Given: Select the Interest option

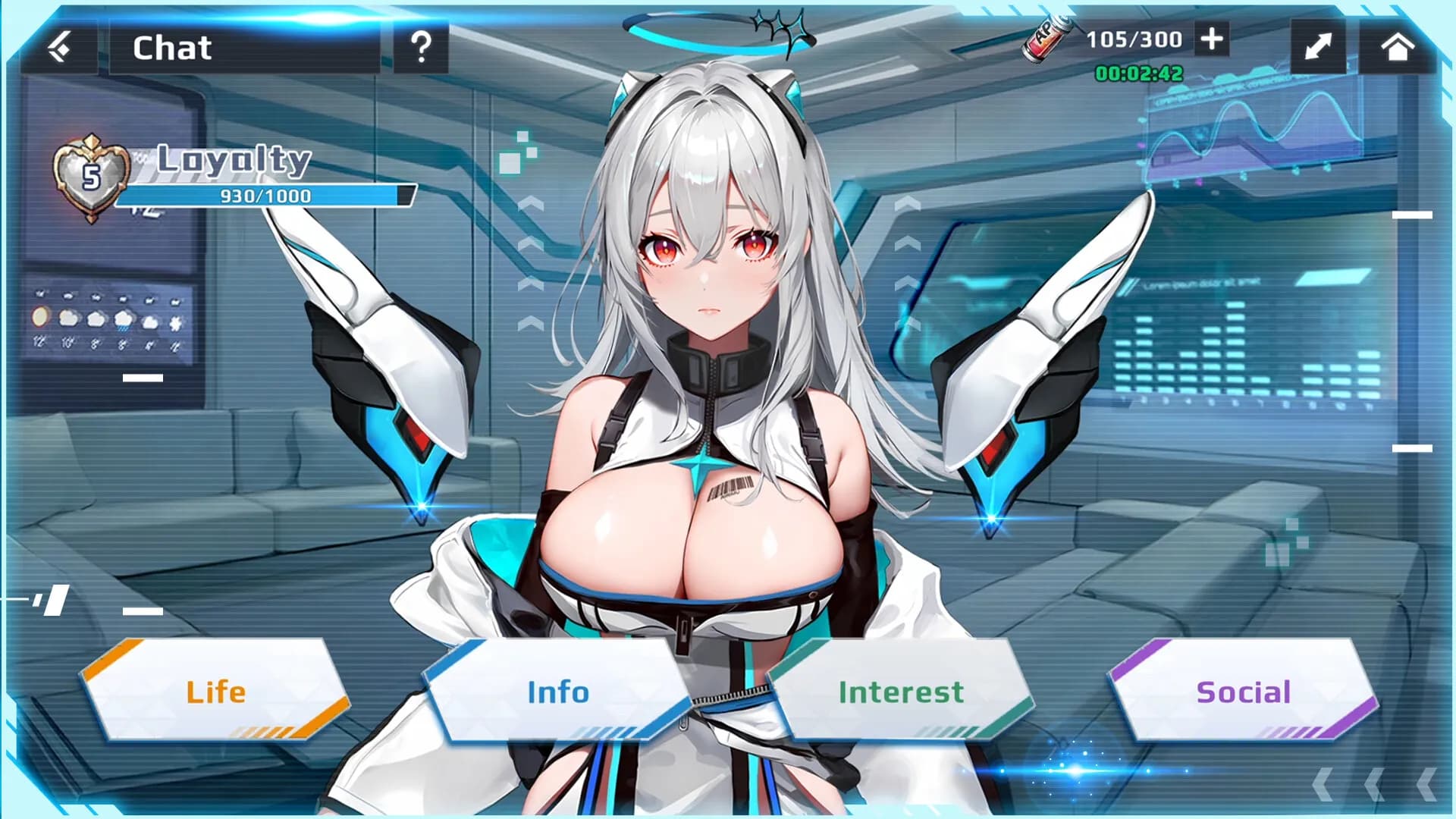Looking at the screenshot, I should [x=900, y=690].
